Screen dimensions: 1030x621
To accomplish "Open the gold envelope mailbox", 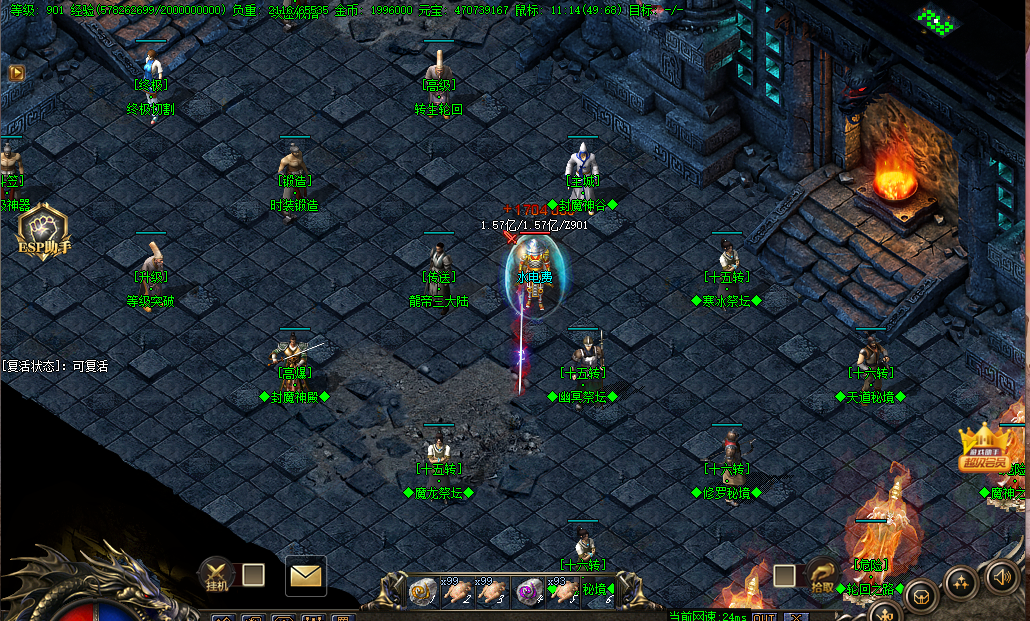I will click(x=306, y=575).
